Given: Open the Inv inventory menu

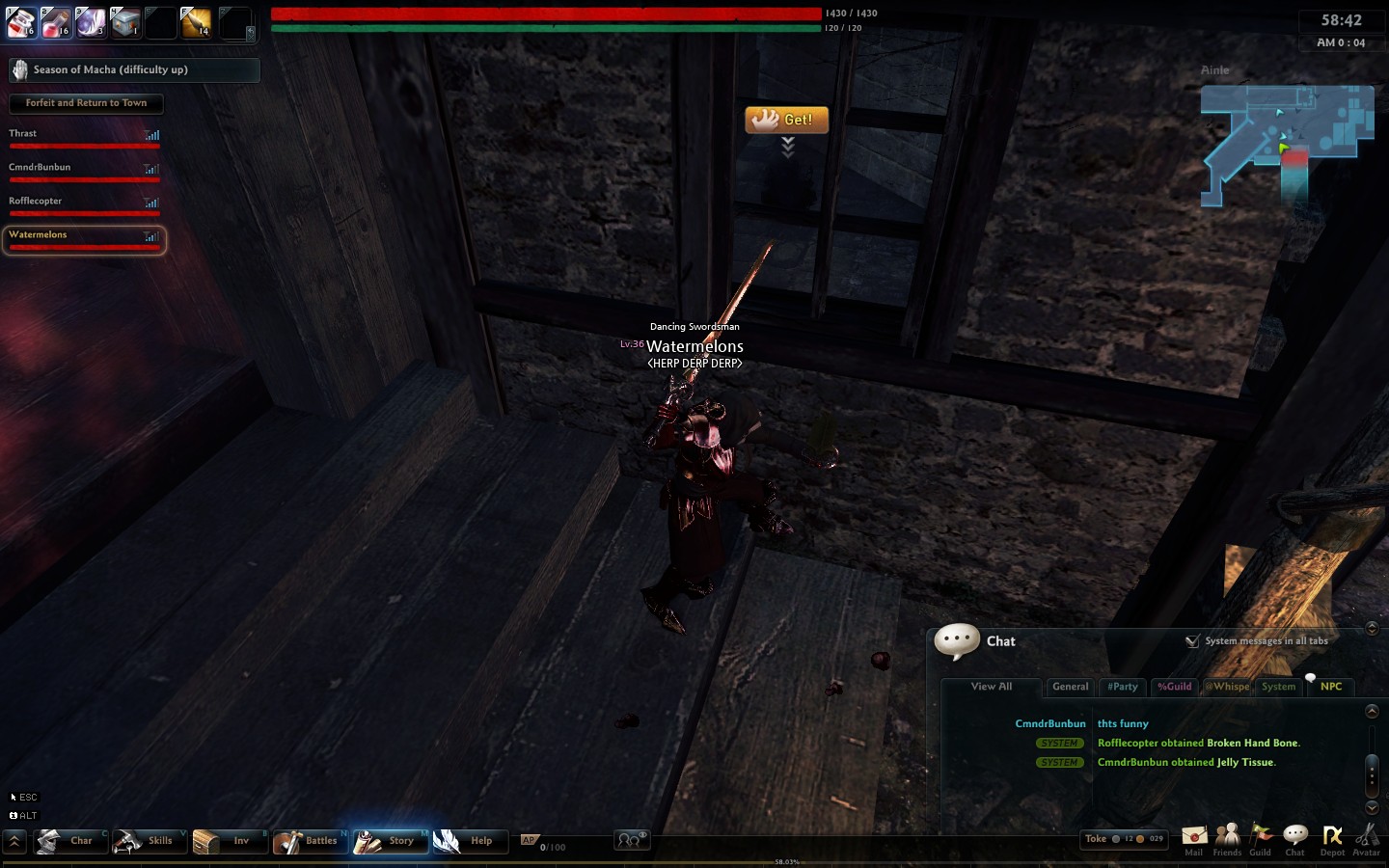Looking at the screenshot, I should pos(229,841).
